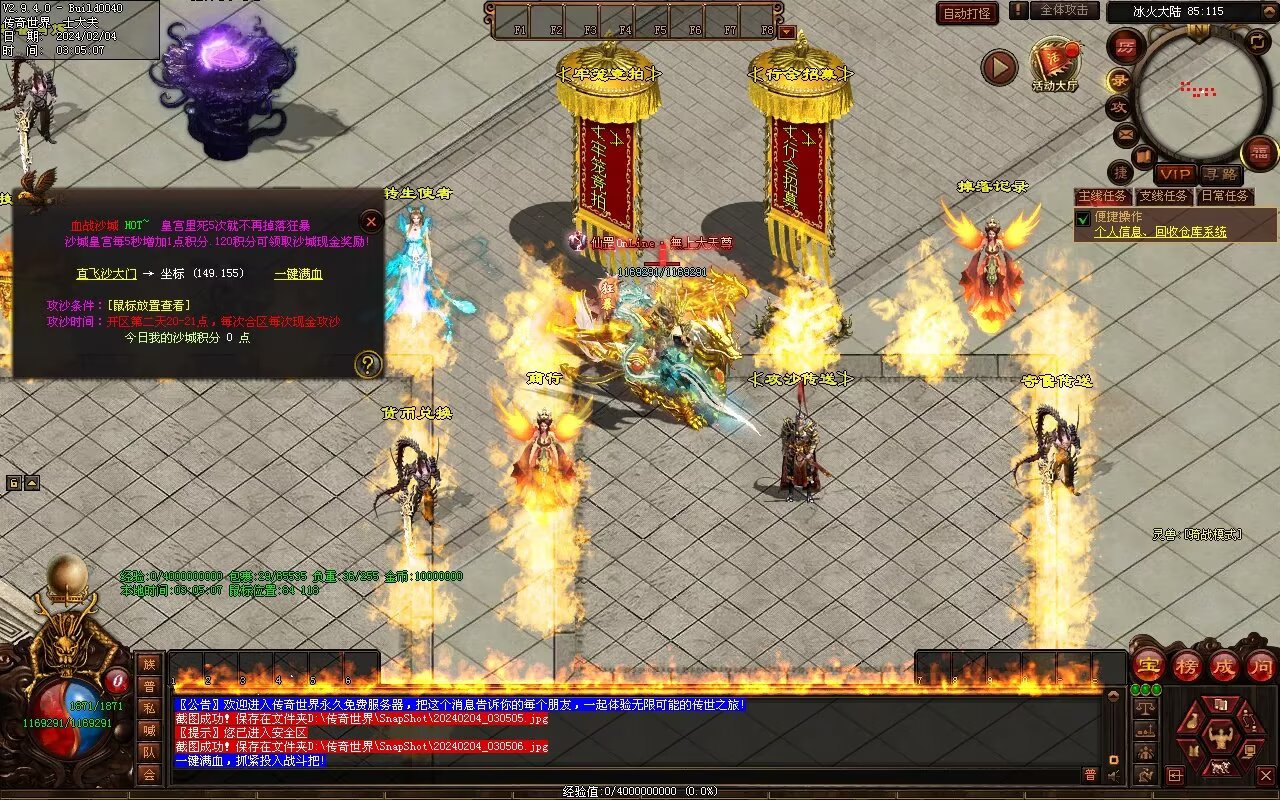Screen dimensions: 1280x800
Task: Select the 全体攻击 attack mode button
Action: click(x=1064, y=10)
